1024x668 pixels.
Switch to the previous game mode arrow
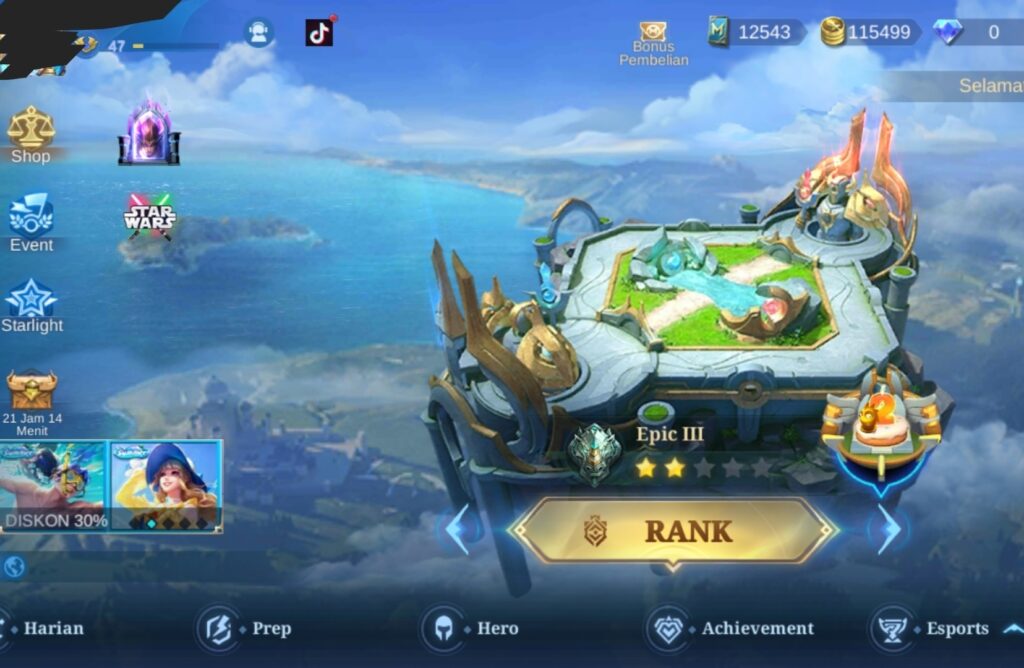click(456, 530)
